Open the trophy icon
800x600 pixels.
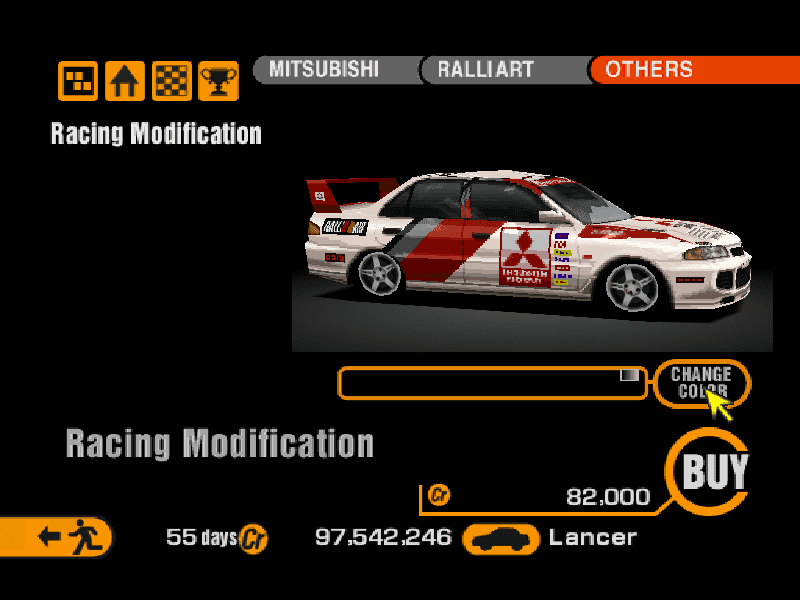click(218, 81)
